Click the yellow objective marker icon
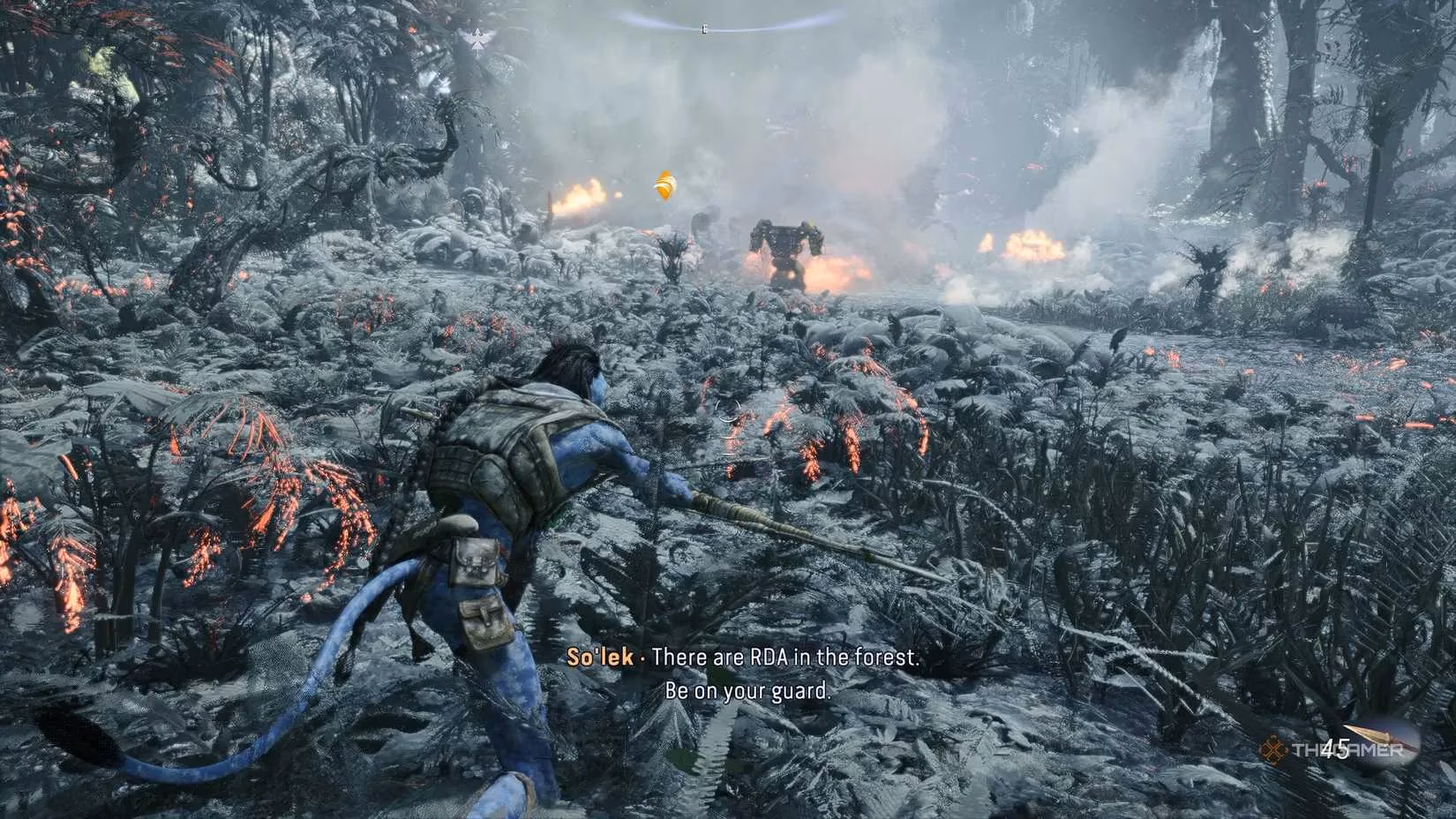Image resolution: width=1456 pixels, height=819 pixels. [x=664, y=185]
